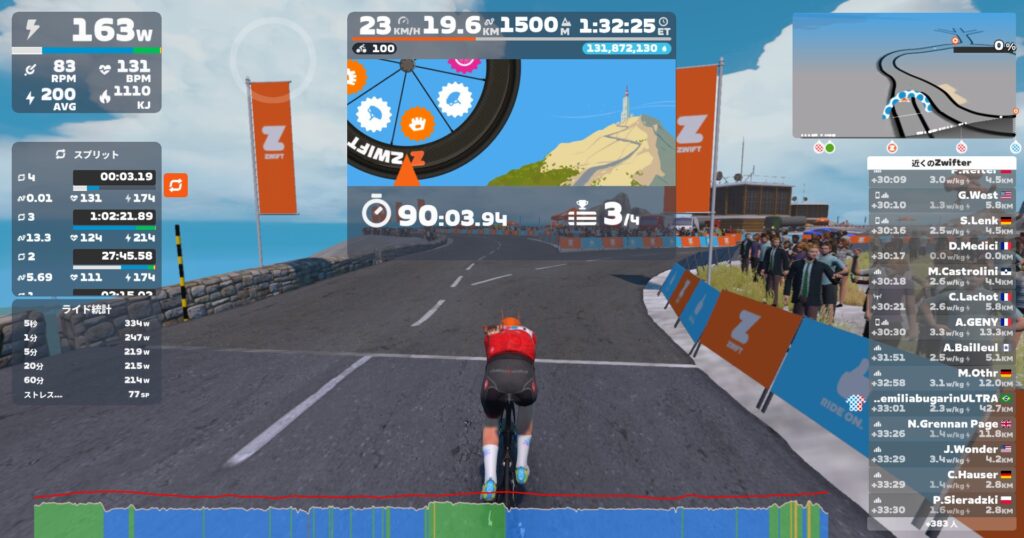Select S.Lenk from nearby Zwifters
The height and width of the screenshot is (538, 1024).
pyautogui.click(x=943, y=225)
